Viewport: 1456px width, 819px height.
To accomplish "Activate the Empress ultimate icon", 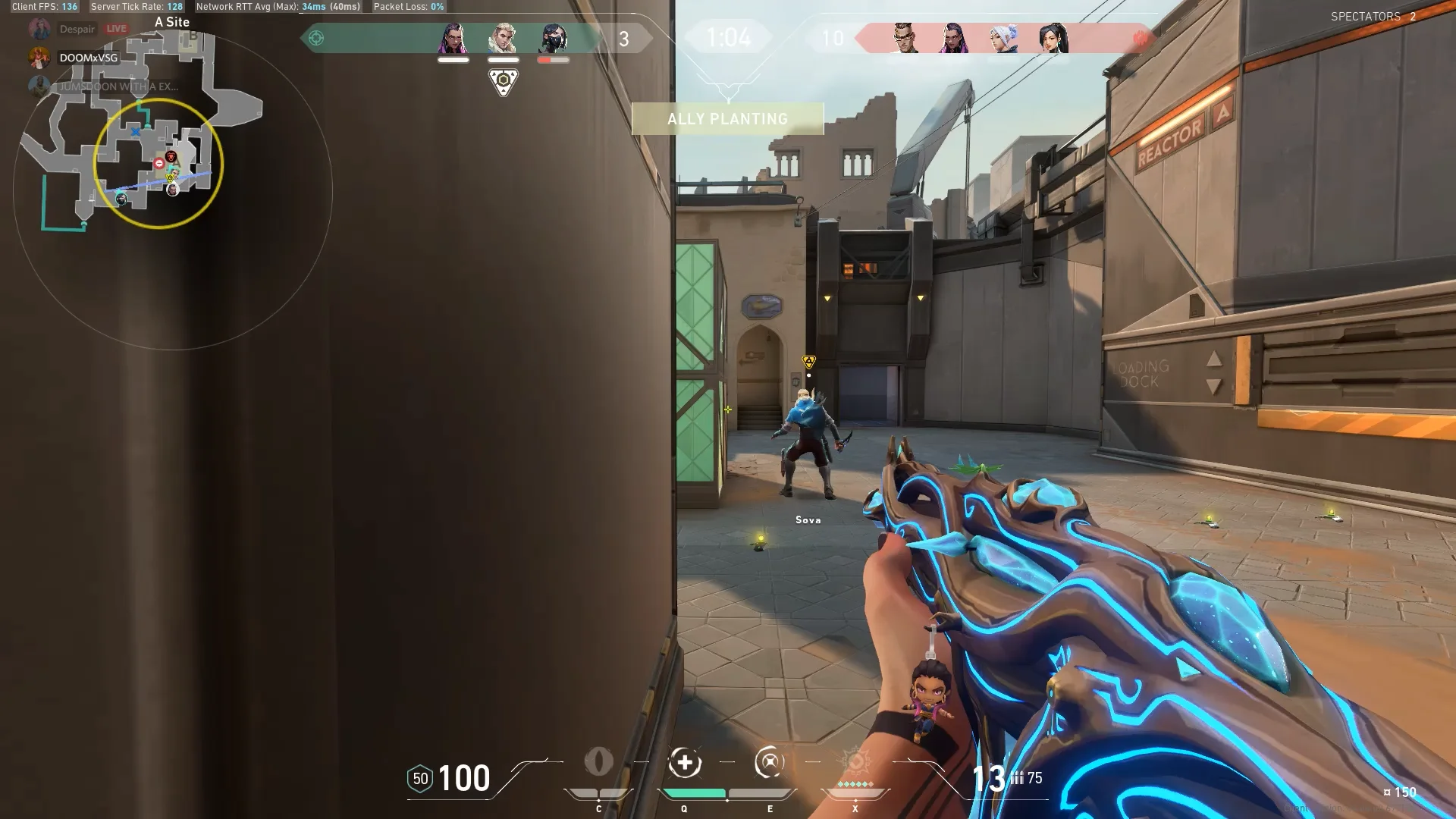I will (x=855, y=763).
